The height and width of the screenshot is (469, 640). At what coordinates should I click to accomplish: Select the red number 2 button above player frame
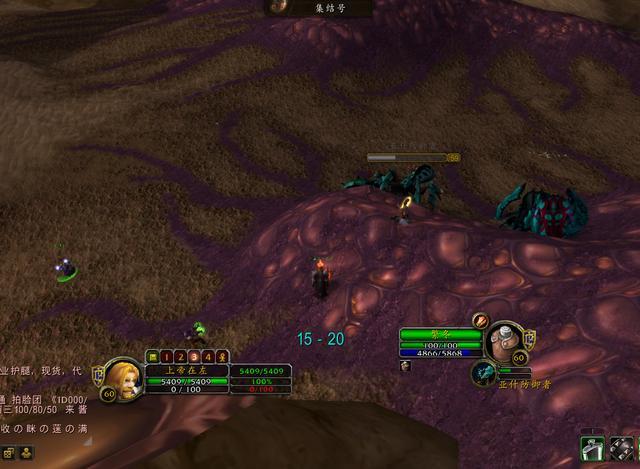(x=180, y=356)
